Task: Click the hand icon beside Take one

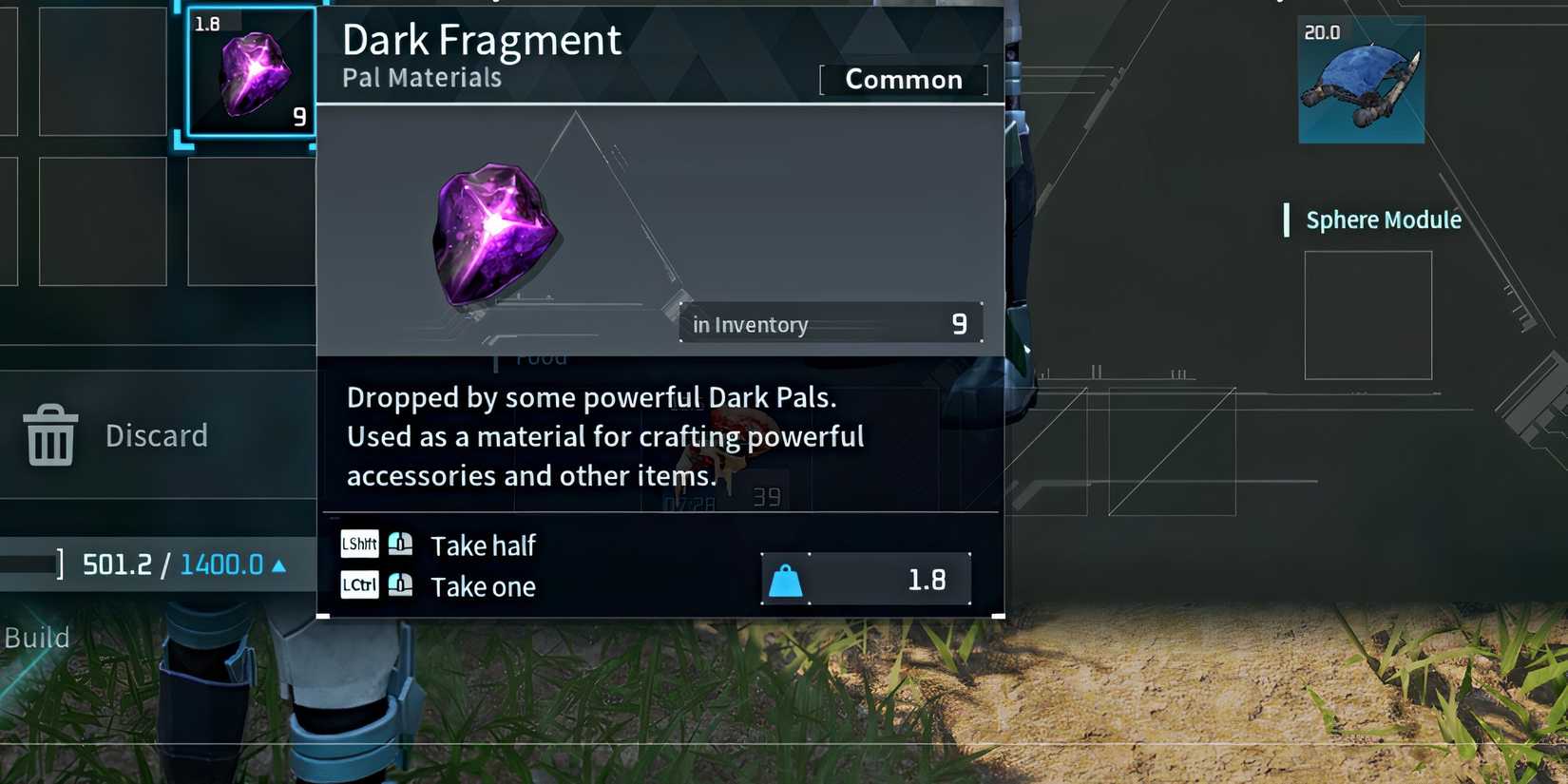Action: [x=399, y=585]
